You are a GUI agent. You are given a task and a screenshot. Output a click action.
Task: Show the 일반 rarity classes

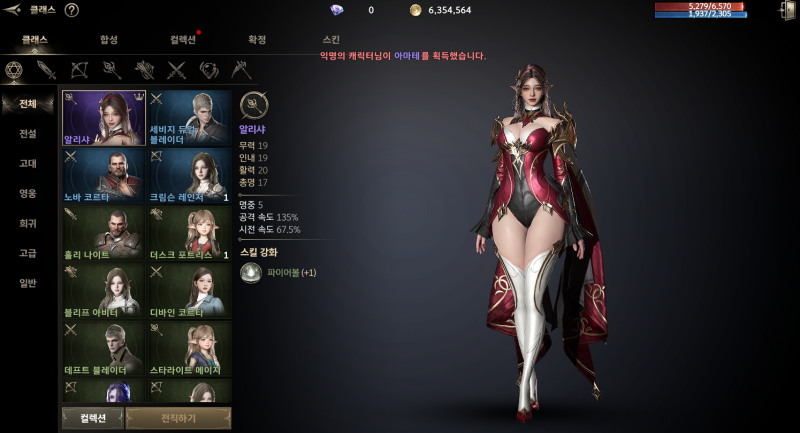(28, 283)
